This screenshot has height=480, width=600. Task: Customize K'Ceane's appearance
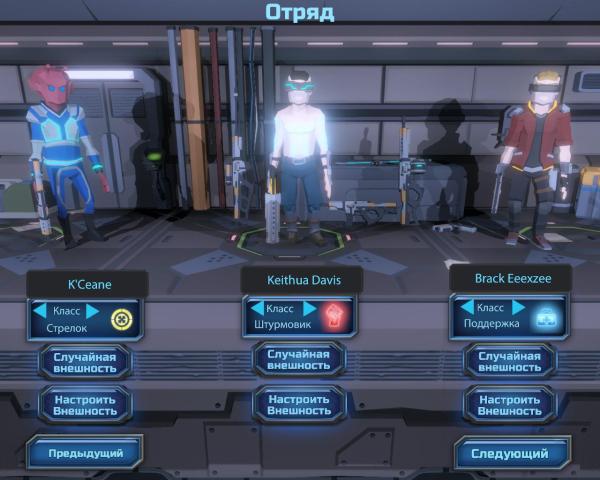pos(85,405)
